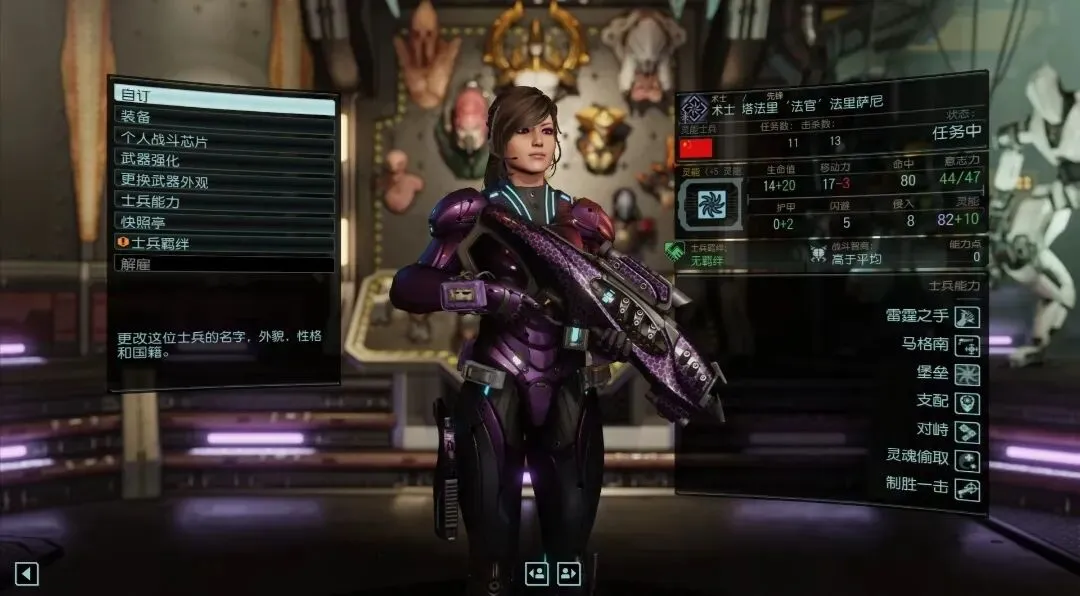
Task: Switch to the next soldier
Action: click(x=569, y=573)
